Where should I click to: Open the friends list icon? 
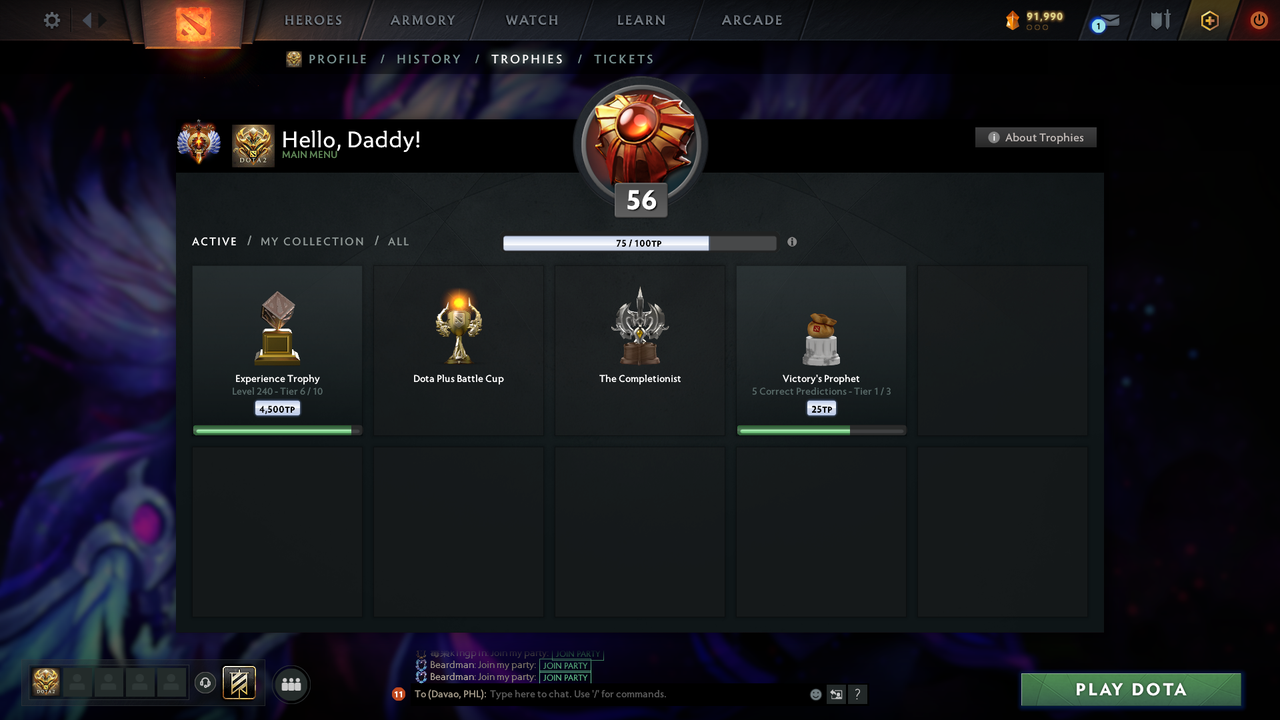pos(290,684)
